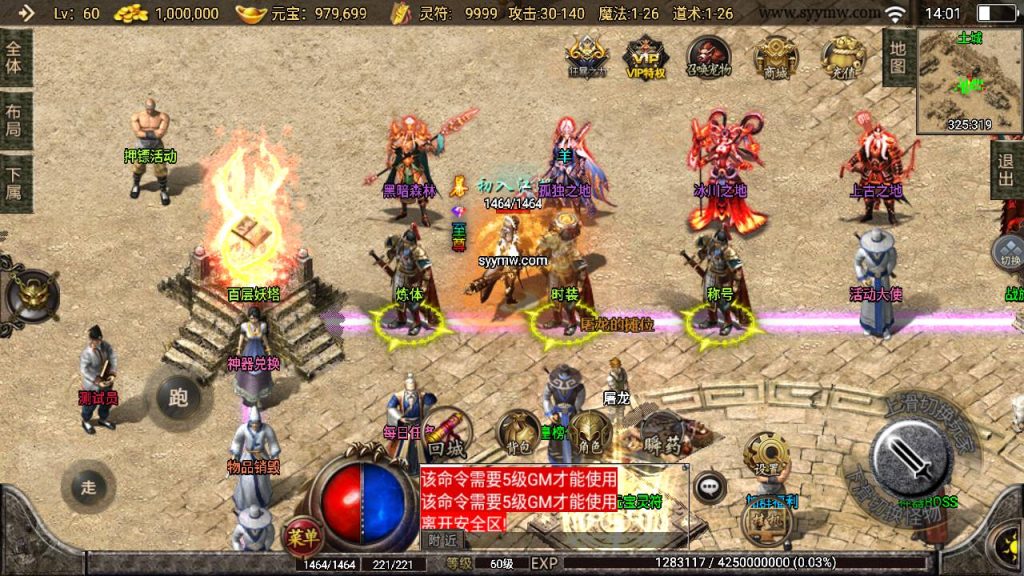Open the 菜单 menu button
Screen dimensions: 1024x576
[x=303, y=537]
